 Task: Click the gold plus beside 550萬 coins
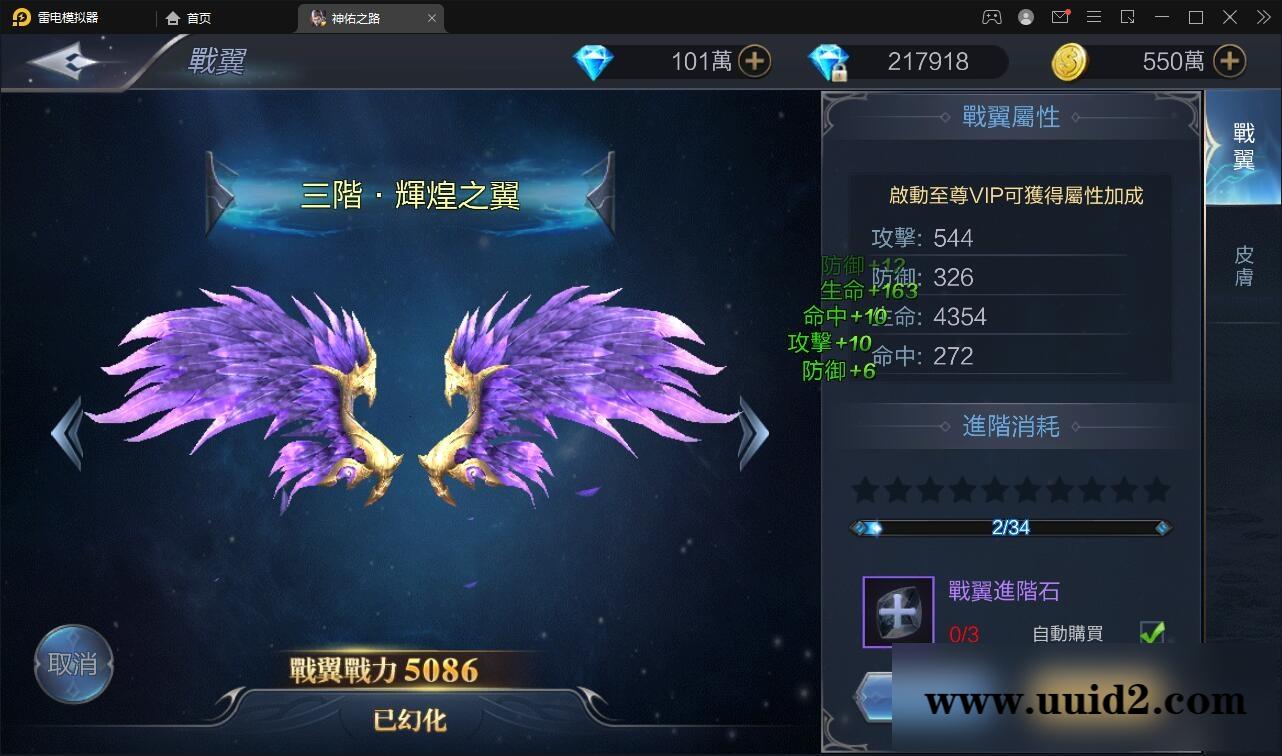[1229, 61]
